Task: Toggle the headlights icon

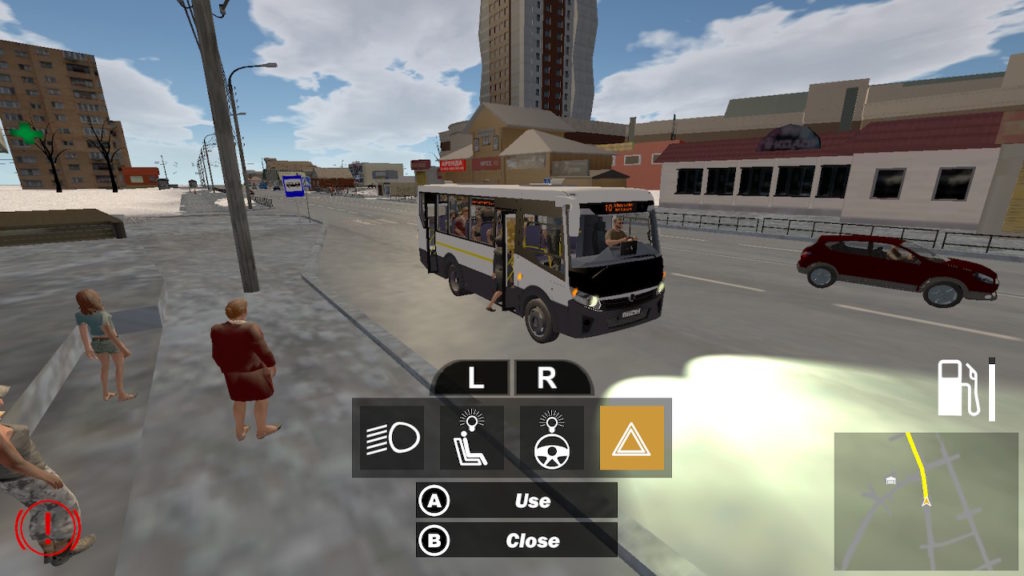Action: click(392, 438)
